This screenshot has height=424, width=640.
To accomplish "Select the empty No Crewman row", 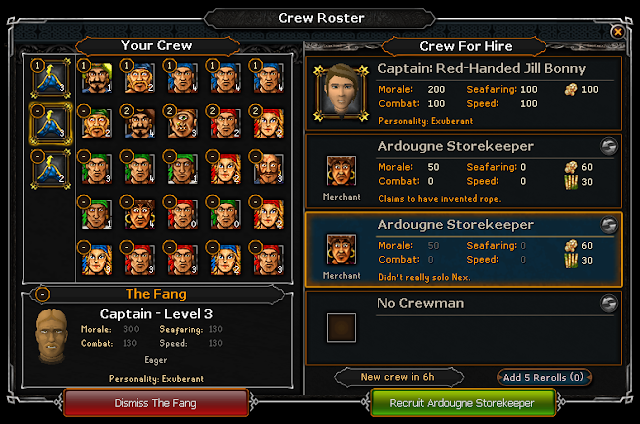I will [462, 325].
